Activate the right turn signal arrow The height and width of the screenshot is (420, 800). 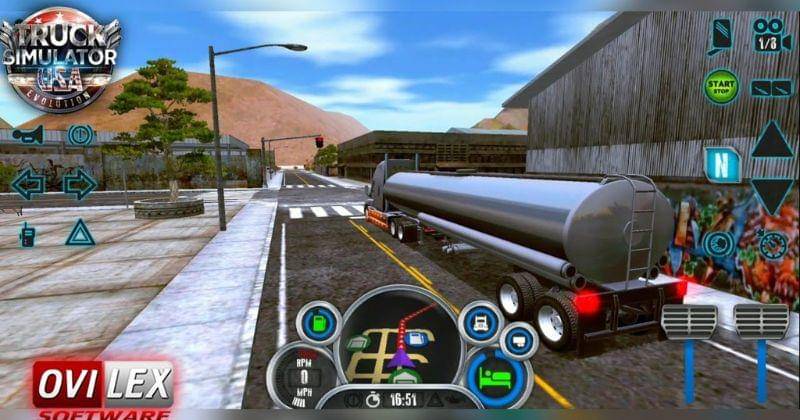(x=79, y=183)
